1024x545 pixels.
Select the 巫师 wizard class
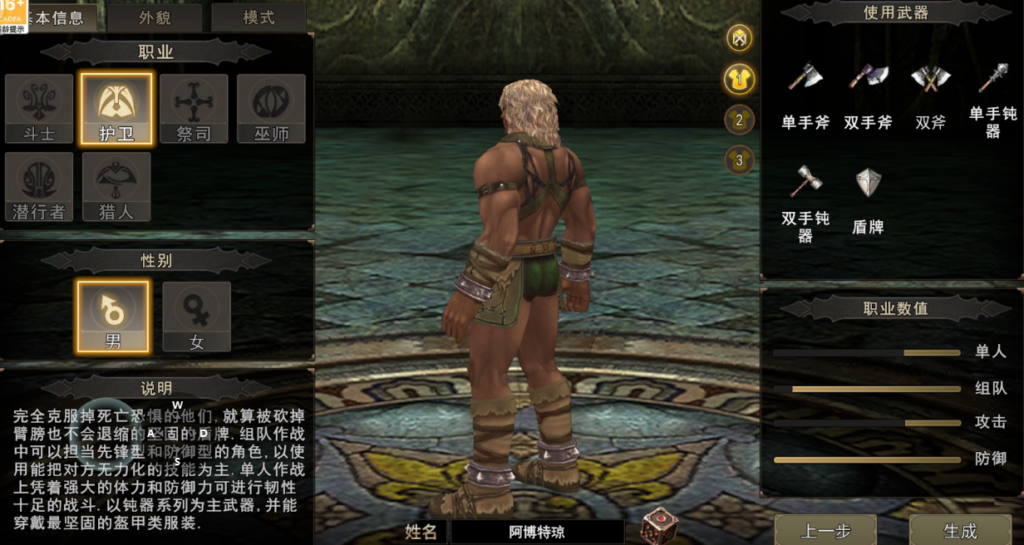271,108
